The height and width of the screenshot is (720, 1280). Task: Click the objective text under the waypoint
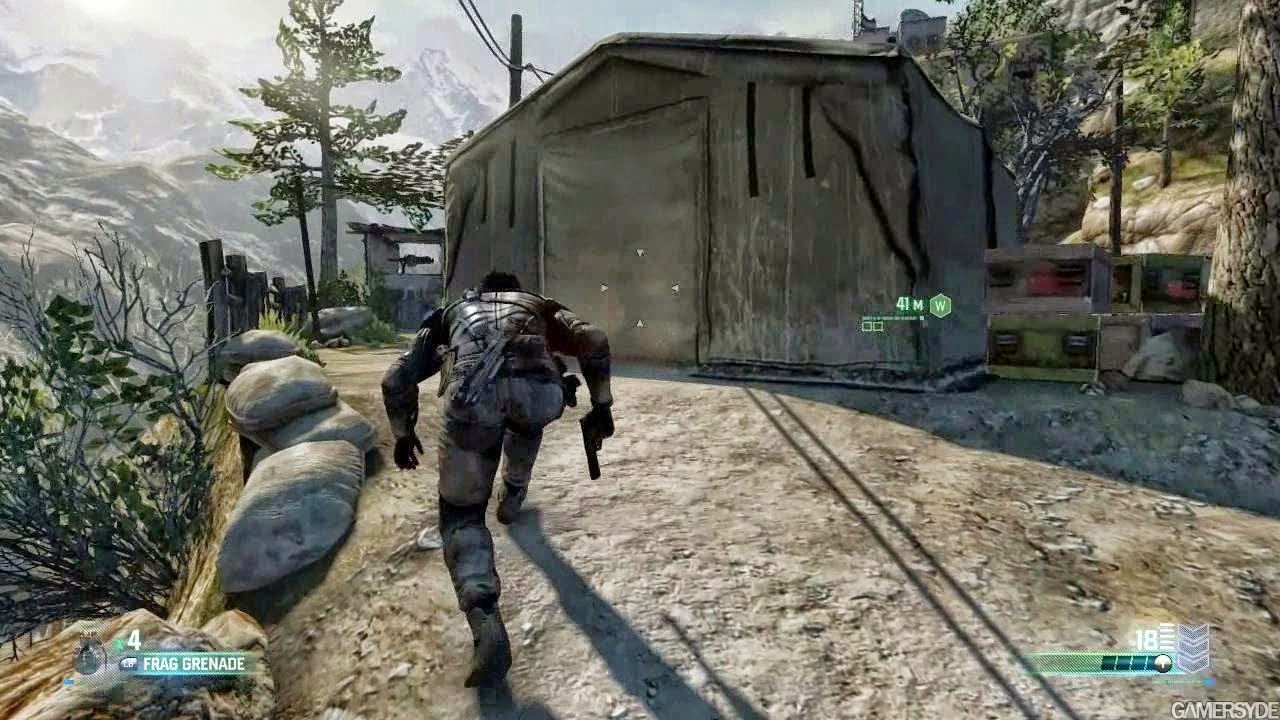pos(893,317)
